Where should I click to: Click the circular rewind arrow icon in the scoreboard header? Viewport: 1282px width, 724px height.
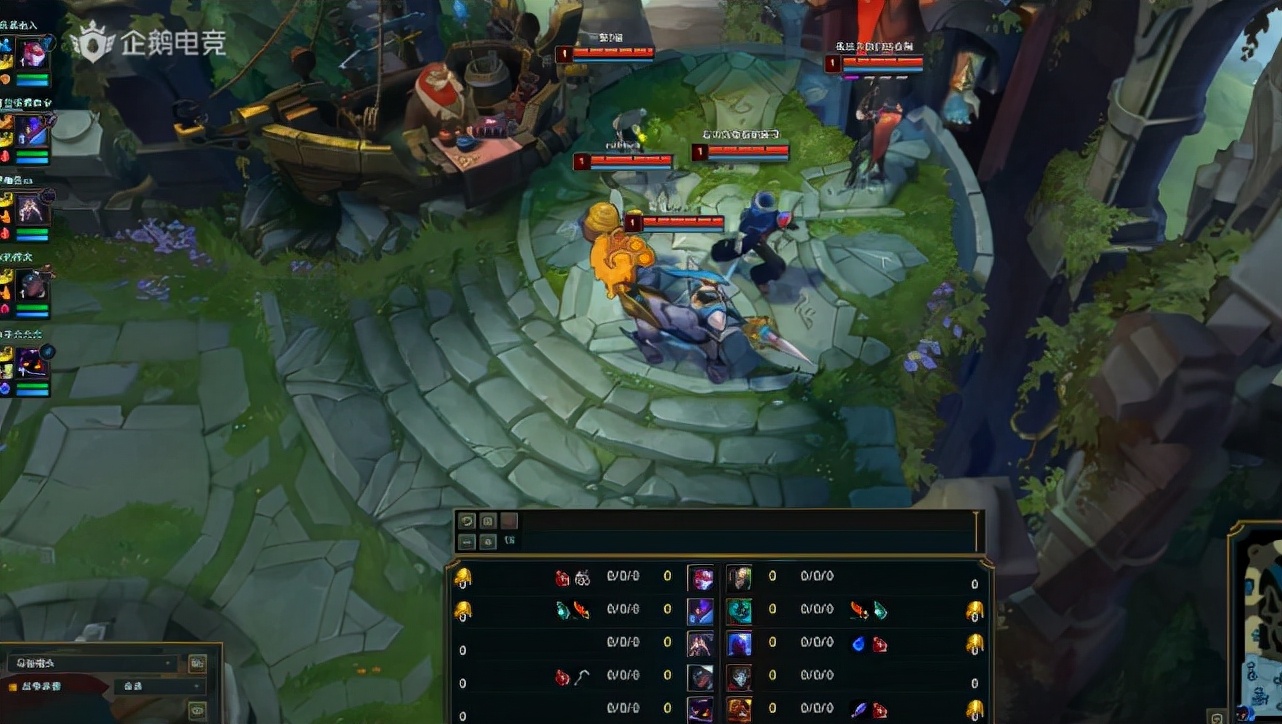click(x=466, y=522)
